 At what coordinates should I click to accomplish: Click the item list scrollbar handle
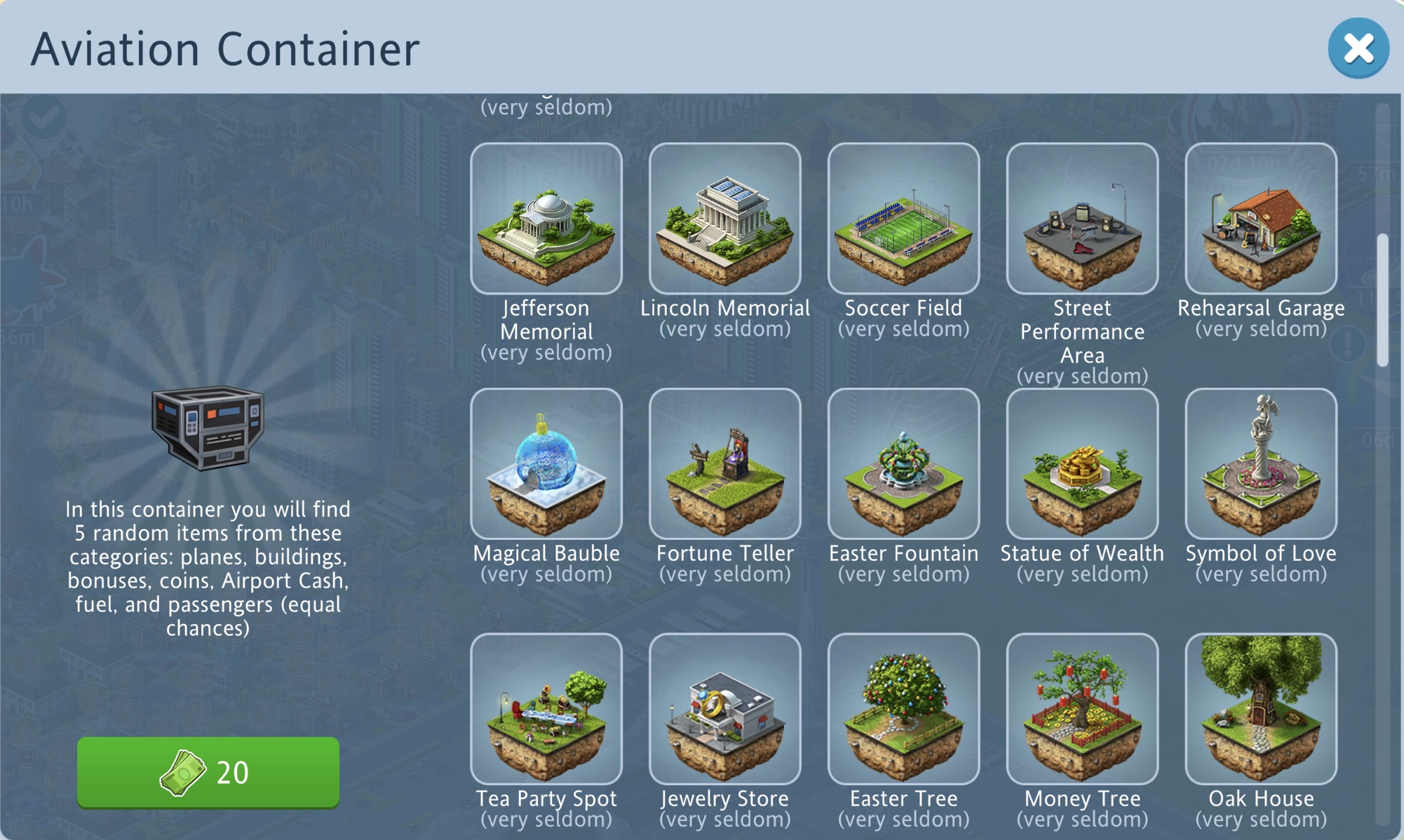tap(1382, 300)
